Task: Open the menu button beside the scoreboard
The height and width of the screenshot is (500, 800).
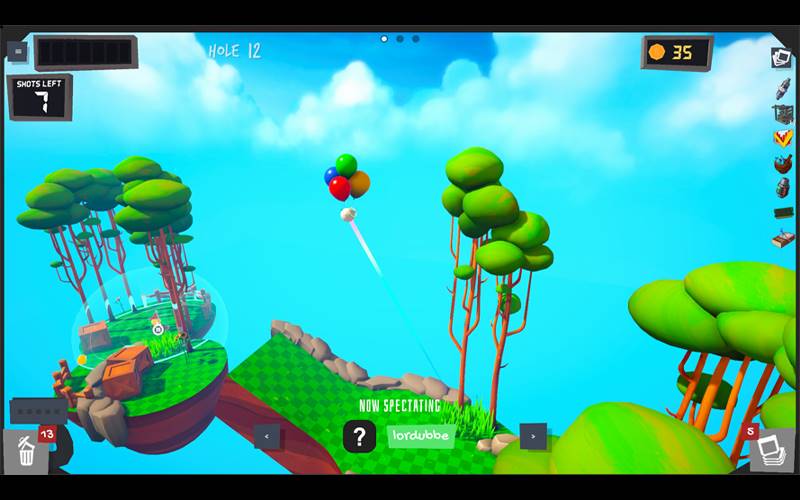Action: [17, 51]
